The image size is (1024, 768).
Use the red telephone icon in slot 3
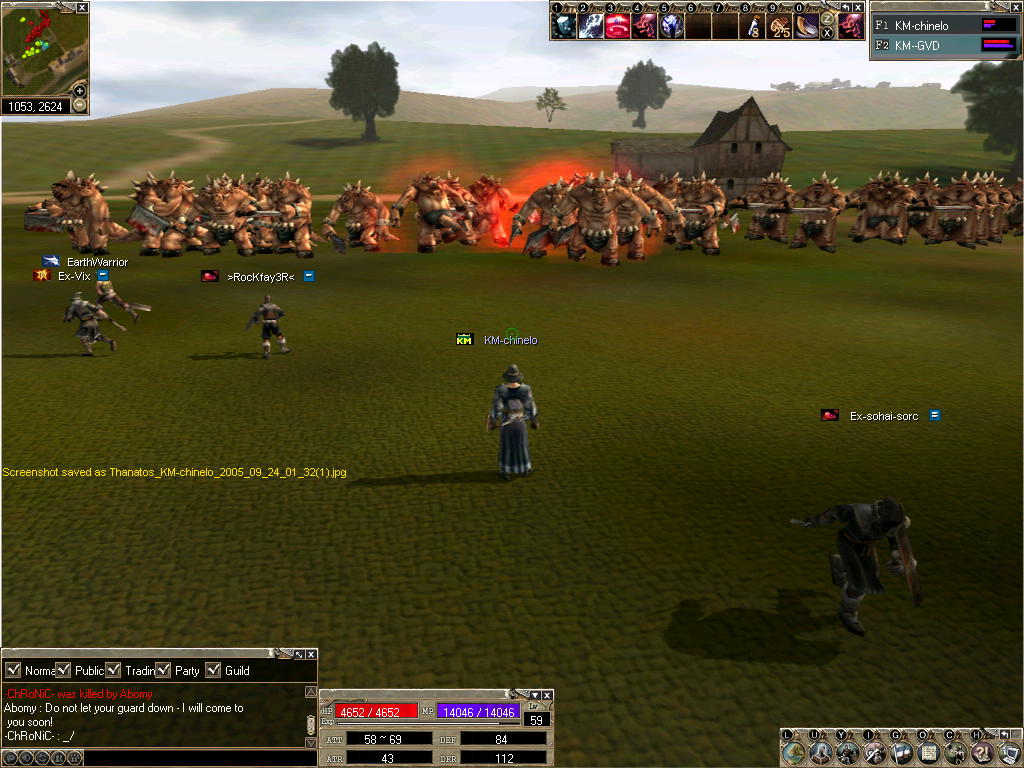coord(617,26)
